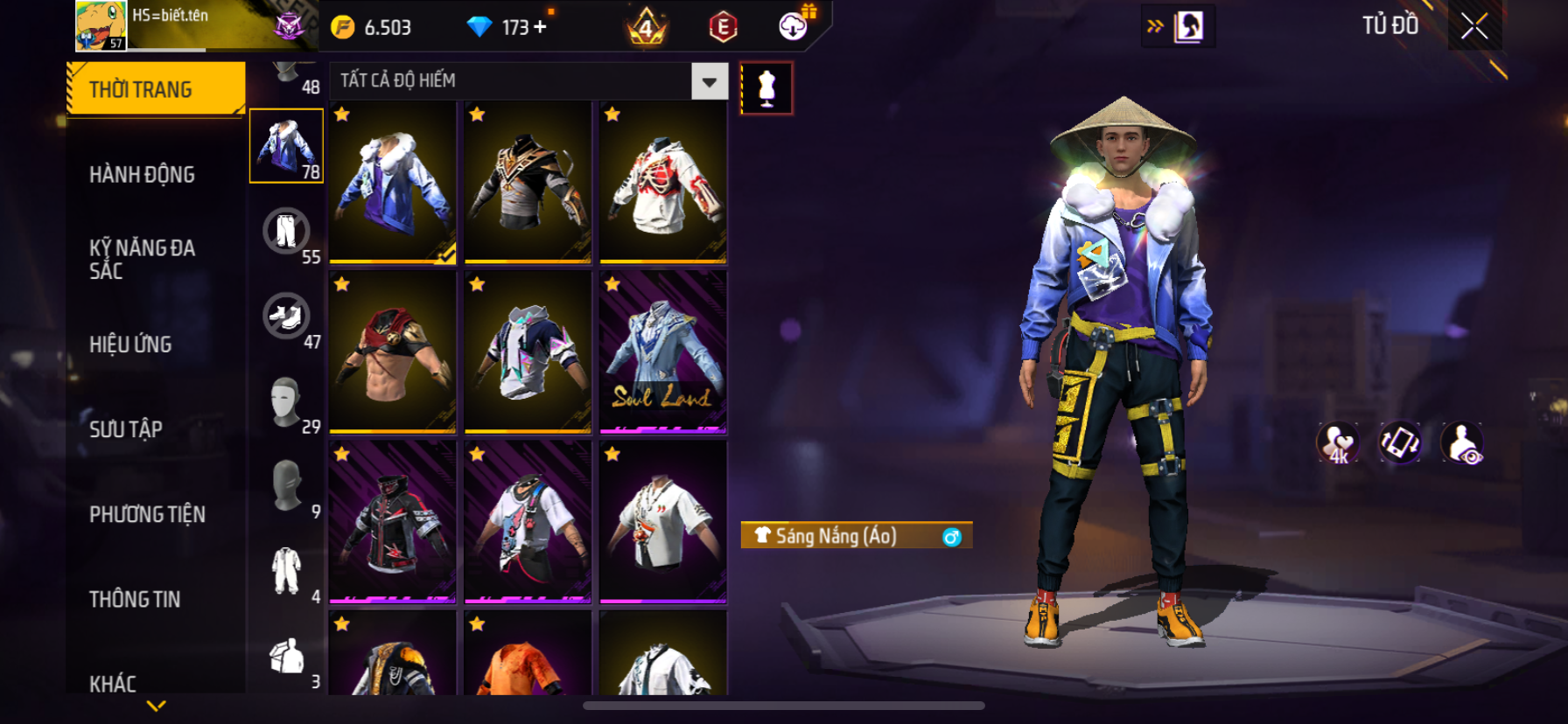Close the wardrobe screen
Viewport: 1568px width, 724px height.
(1474, 27)
